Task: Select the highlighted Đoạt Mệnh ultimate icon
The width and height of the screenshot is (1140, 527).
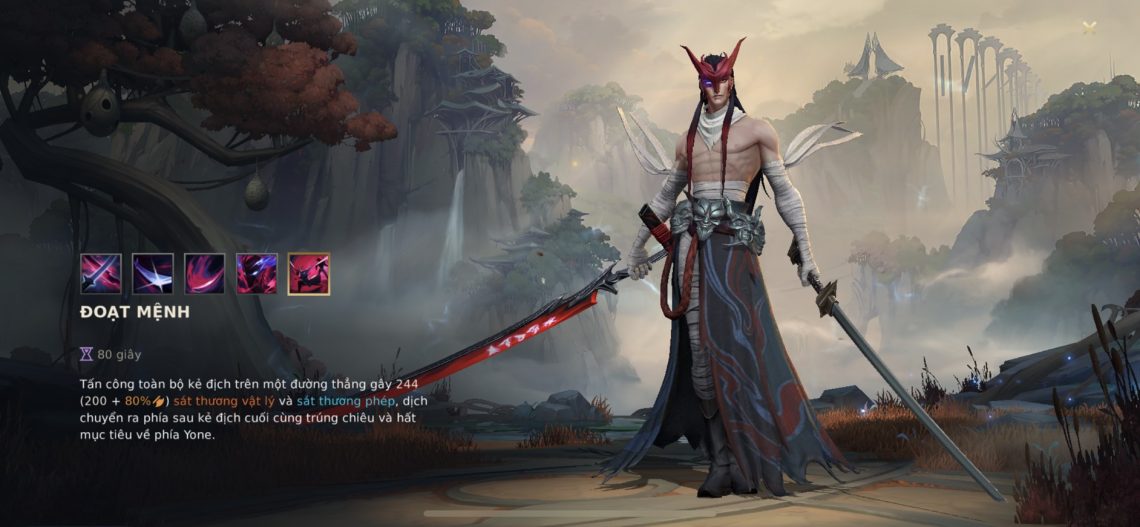Action: point(309,273)
